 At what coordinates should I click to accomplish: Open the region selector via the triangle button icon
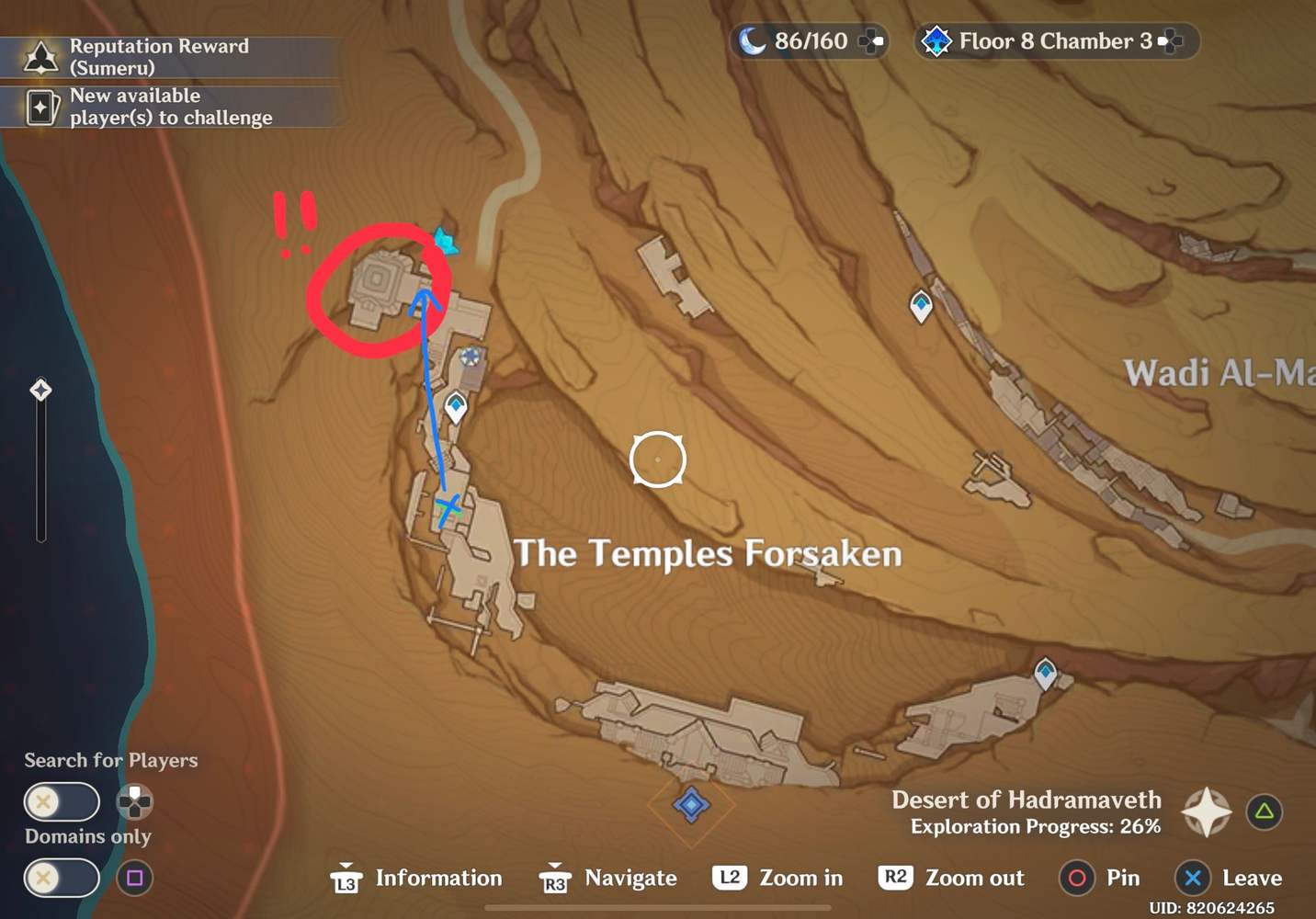(1263, 811)
